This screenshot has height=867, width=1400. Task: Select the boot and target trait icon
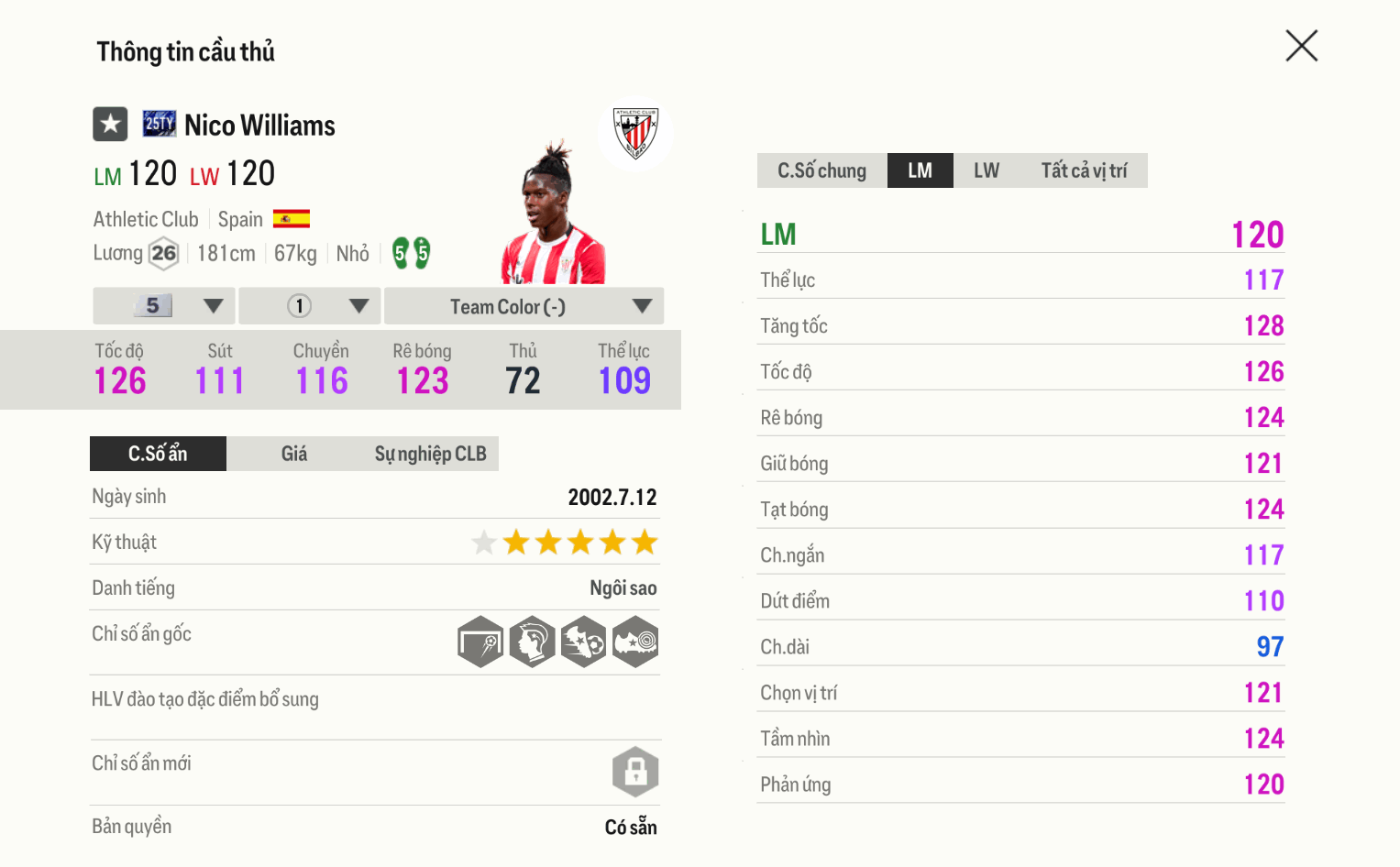click(x=635, y=642)
